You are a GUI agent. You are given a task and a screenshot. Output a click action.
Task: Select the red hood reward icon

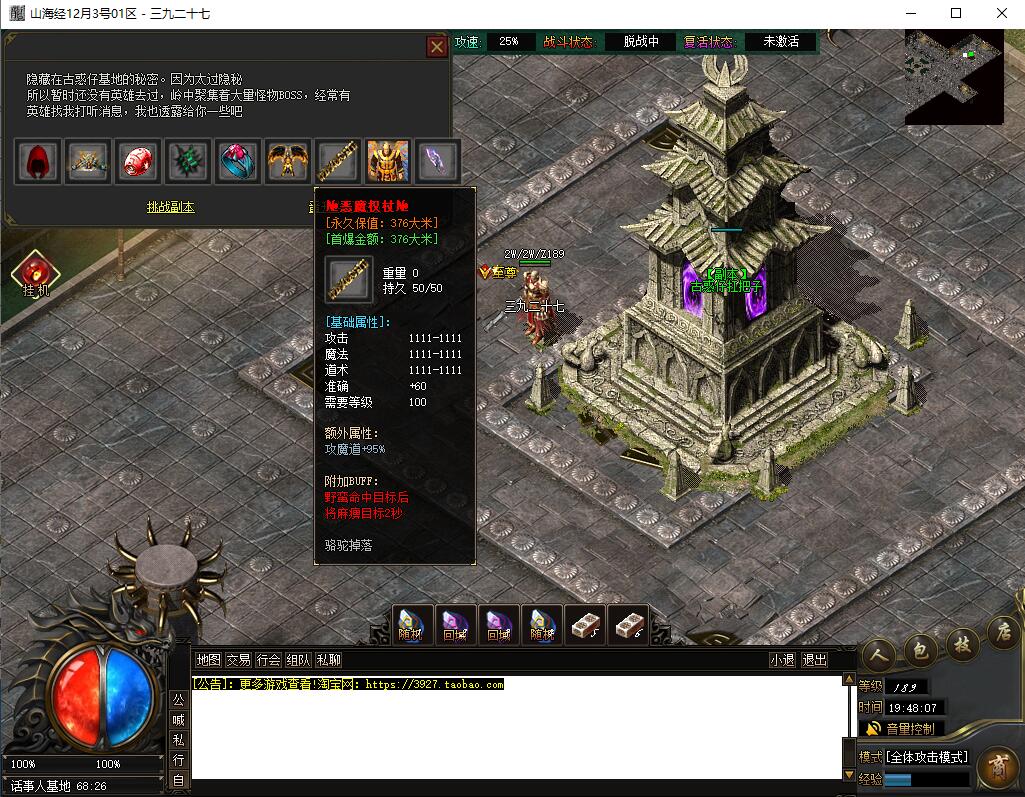coord(39,160)
